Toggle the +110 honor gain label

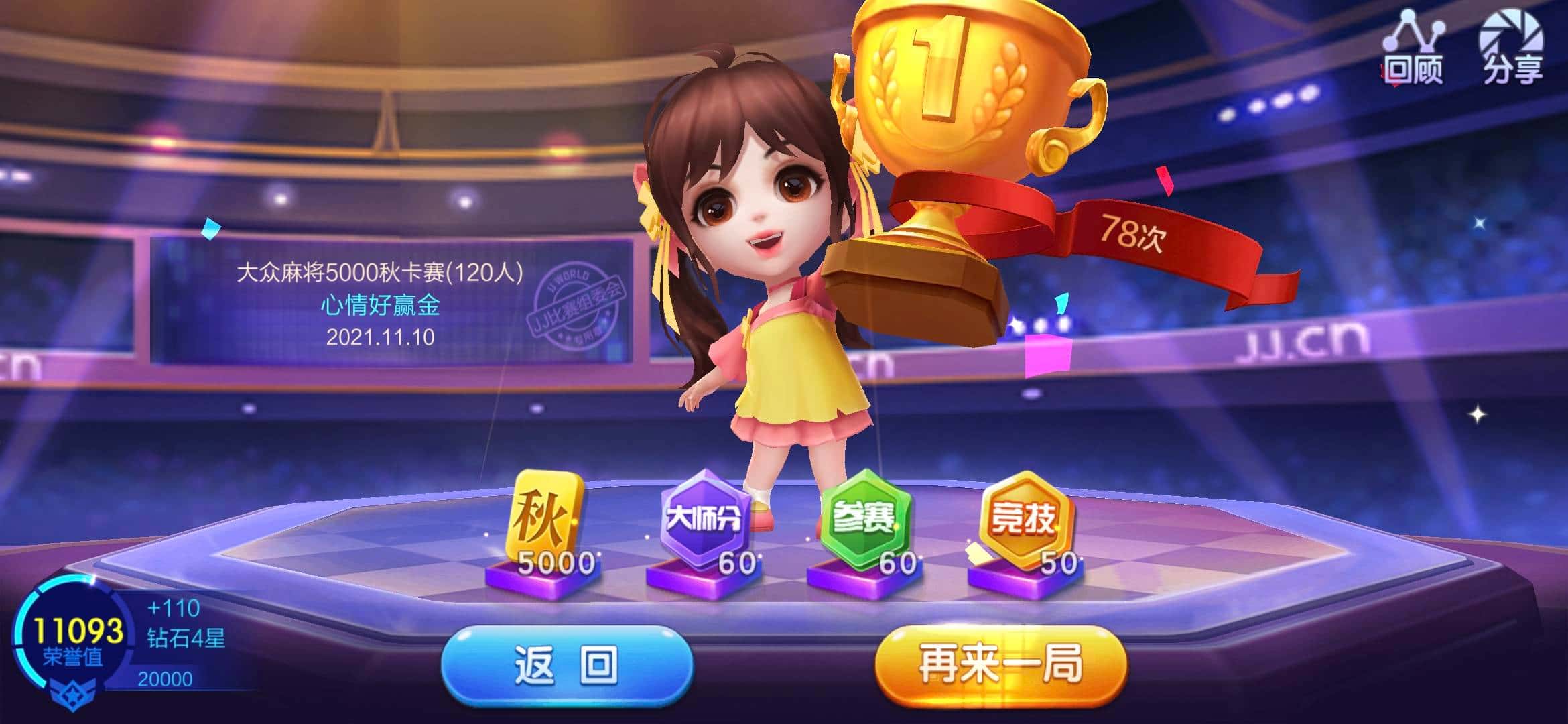174,607
